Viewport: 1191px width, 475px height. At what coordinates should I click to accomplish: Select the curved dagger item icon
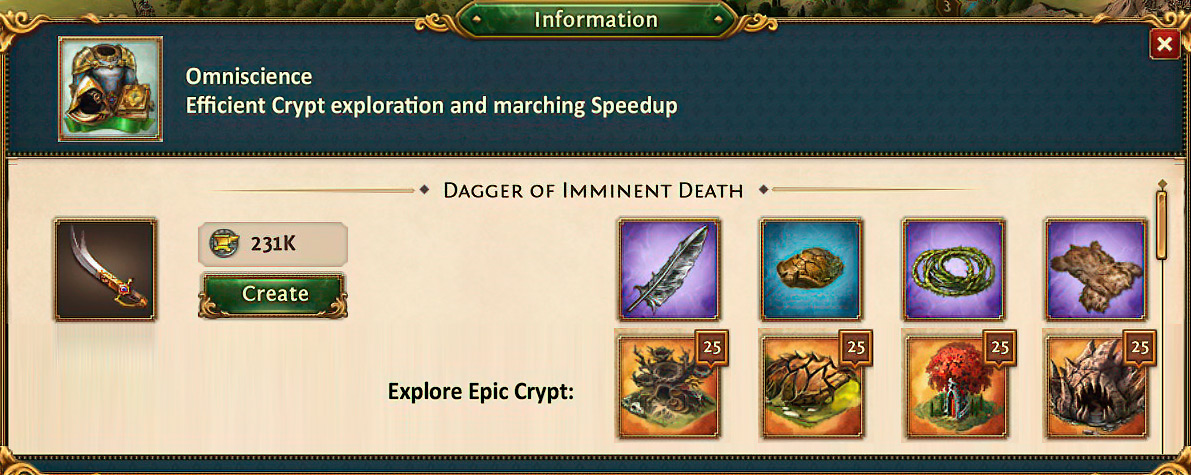tap(105, 270)
